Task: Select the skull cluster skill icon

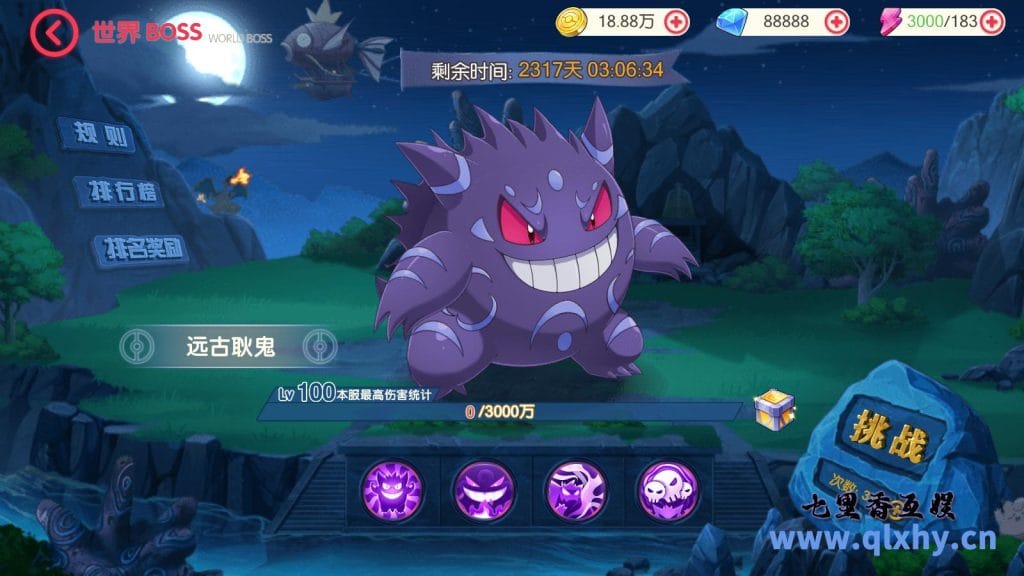Action: pos(665,489)
